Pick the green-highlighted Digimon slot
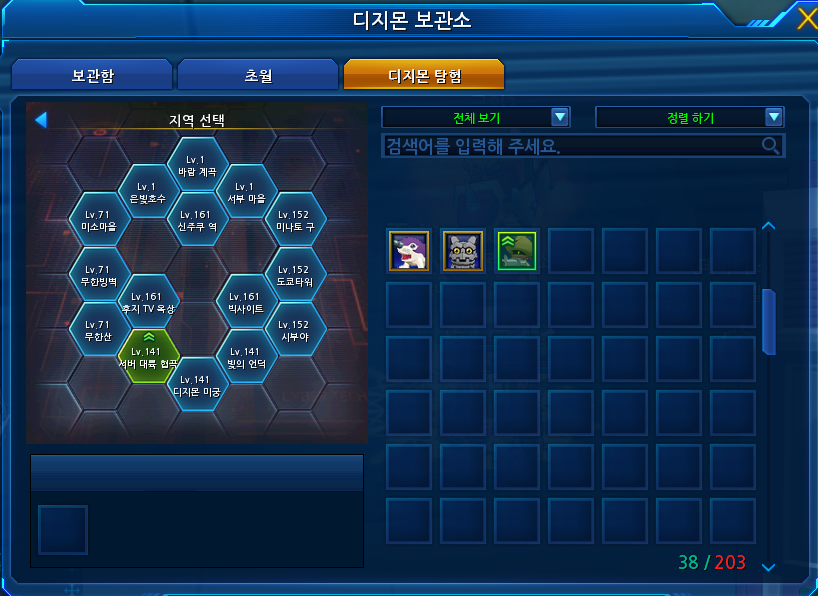This screenshot has height=596, width=818. tap(516, 250)
